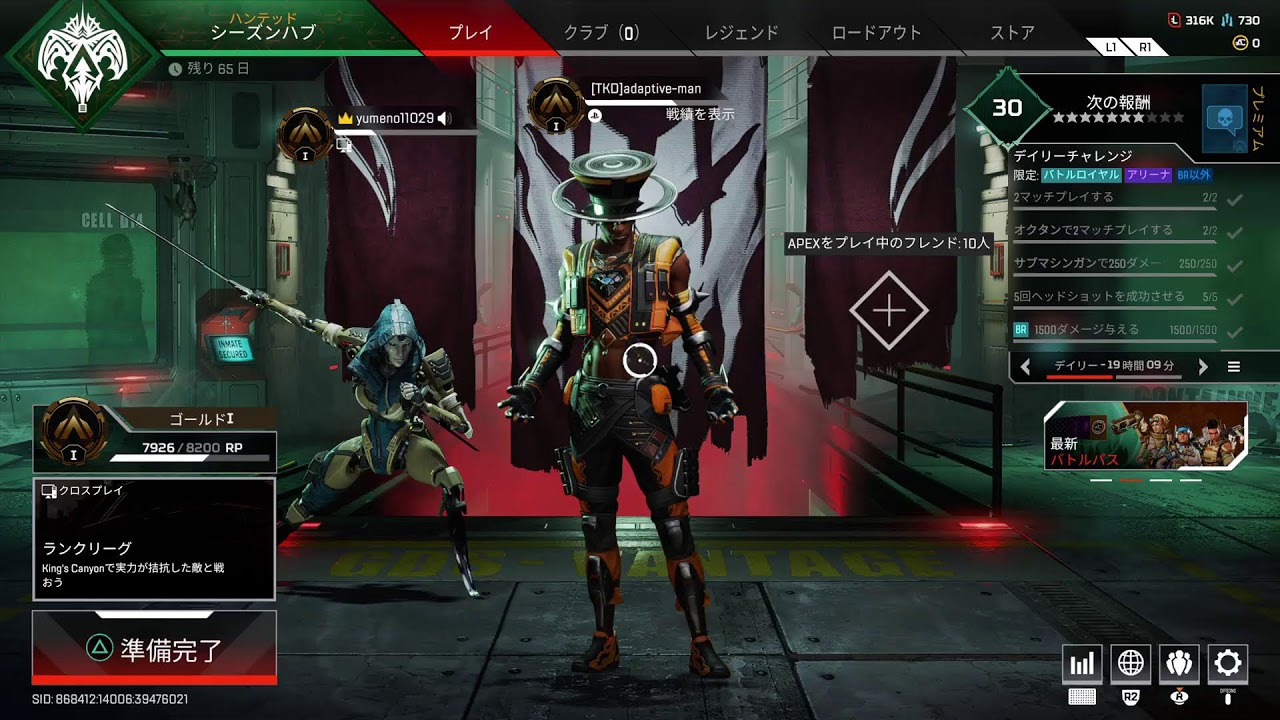Show previous challenge page with left arrow
1280x720 pixels.
(1025, 367)
